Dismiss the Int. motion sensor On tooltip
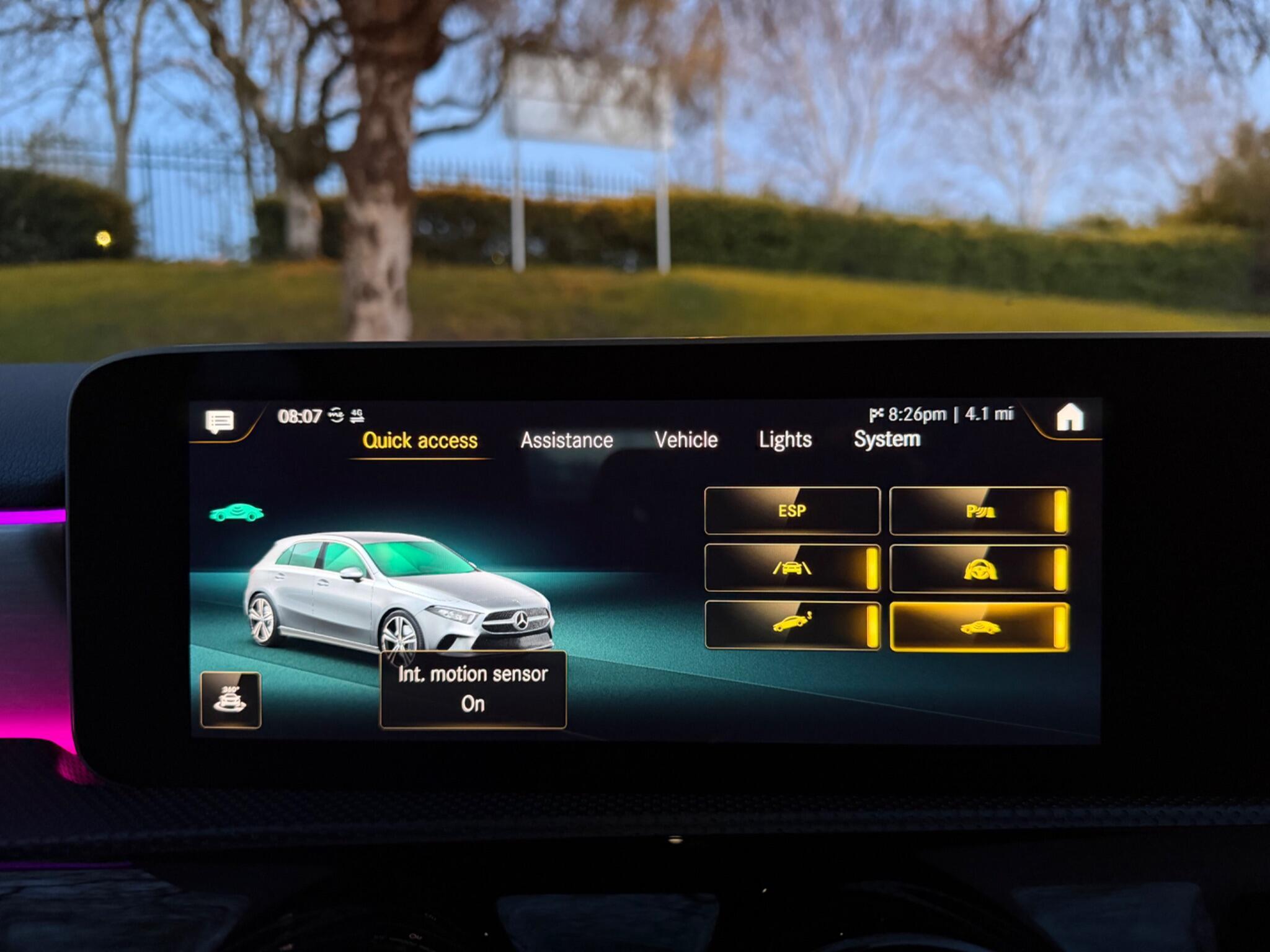Screen dimensions: 1270x952 pyautogui.click(x=474, y=688)
